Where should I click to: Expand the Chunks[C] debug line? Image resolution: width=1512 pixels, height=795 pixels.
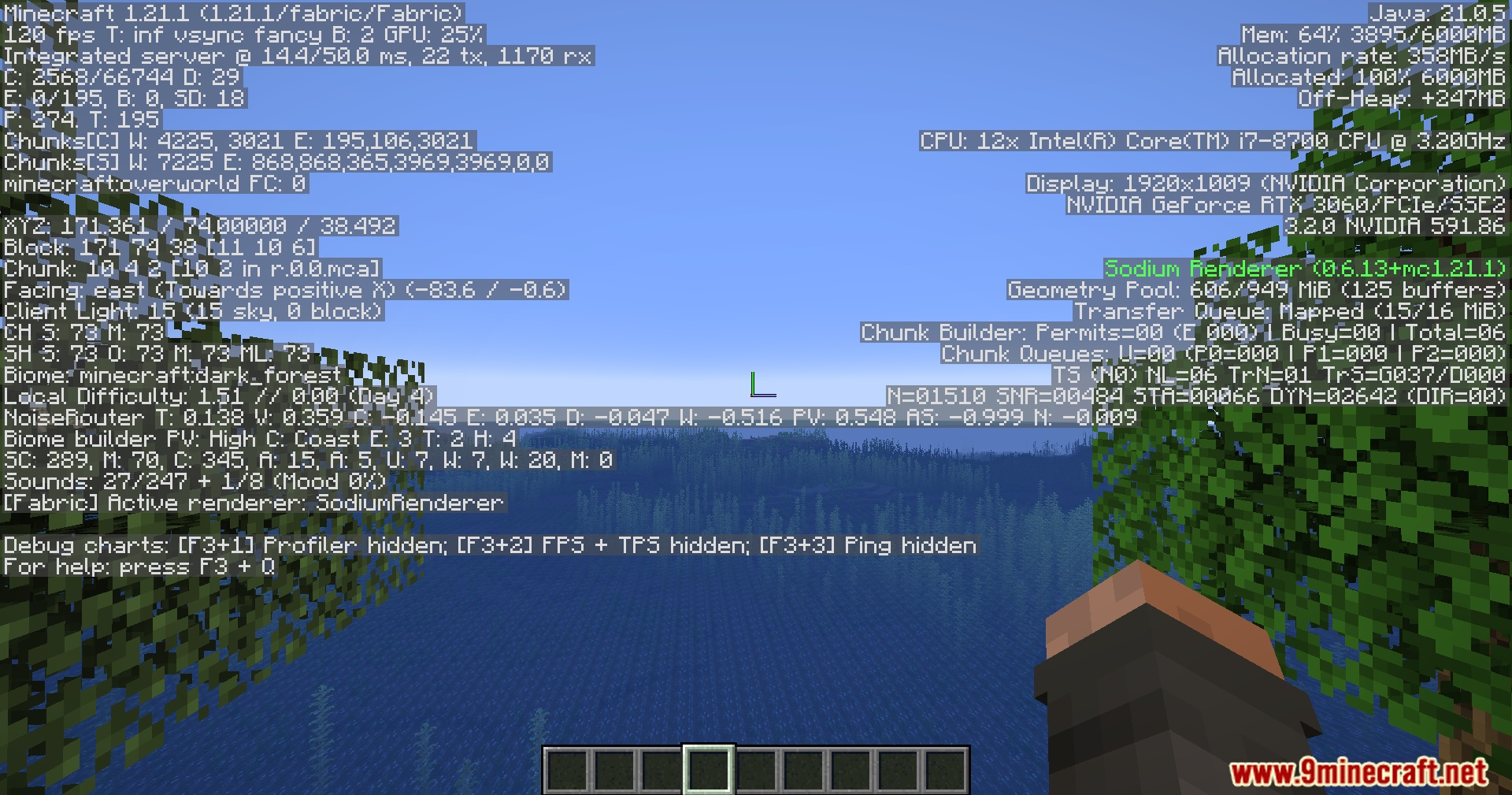pos(236,140)
